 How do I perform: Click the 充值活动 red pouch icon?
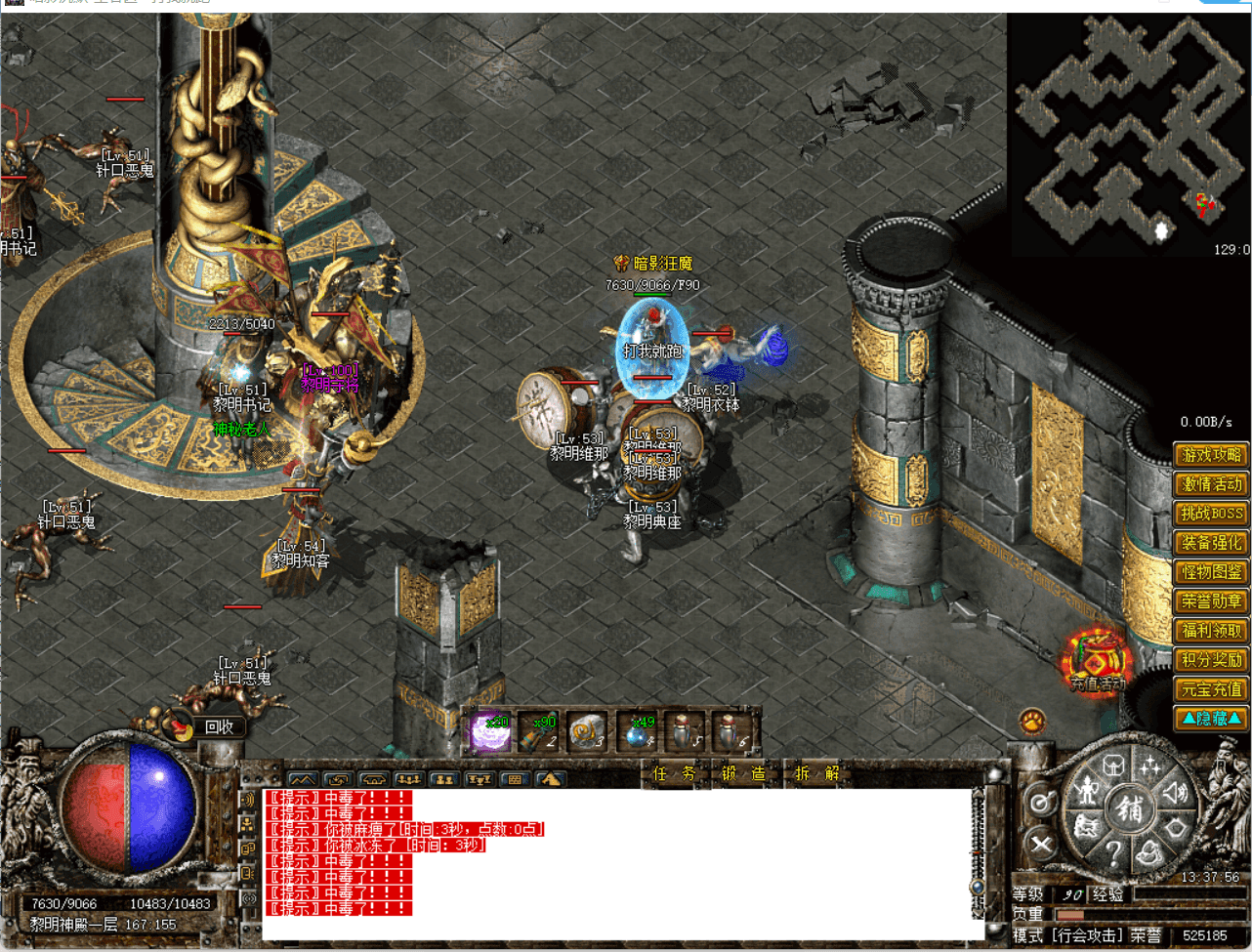(x=1097, y=660)
